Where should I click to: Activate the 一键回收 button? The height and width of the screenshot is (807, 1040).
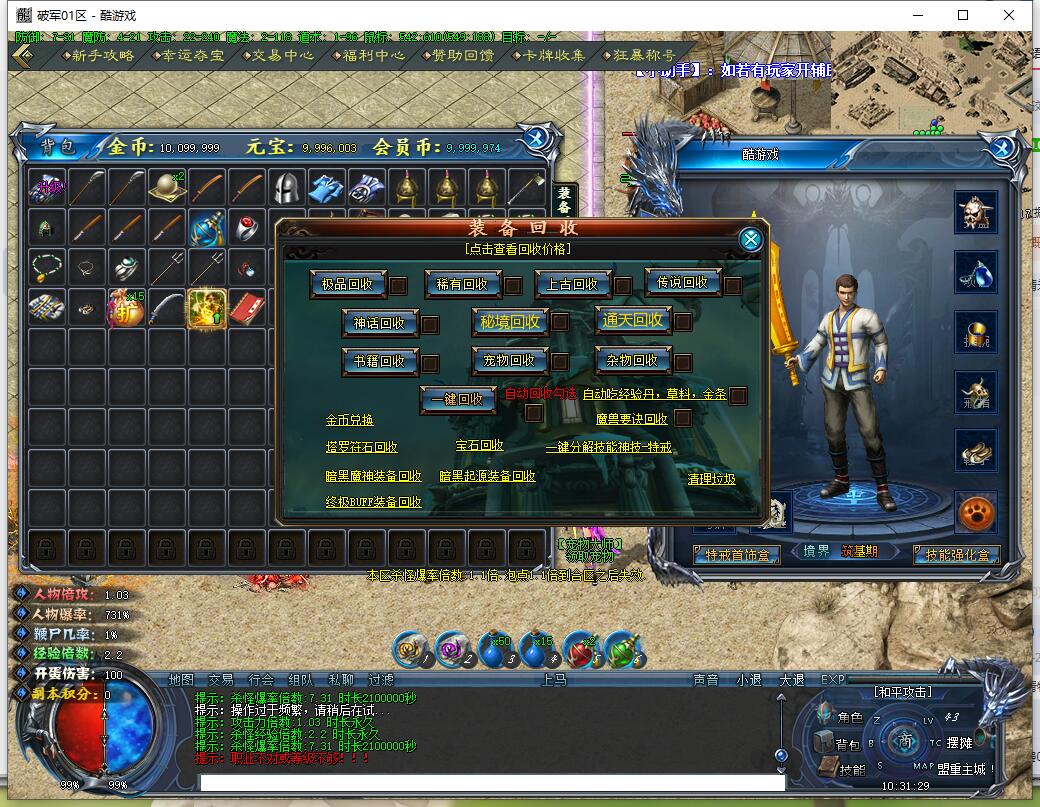click(x=457, y=398)
